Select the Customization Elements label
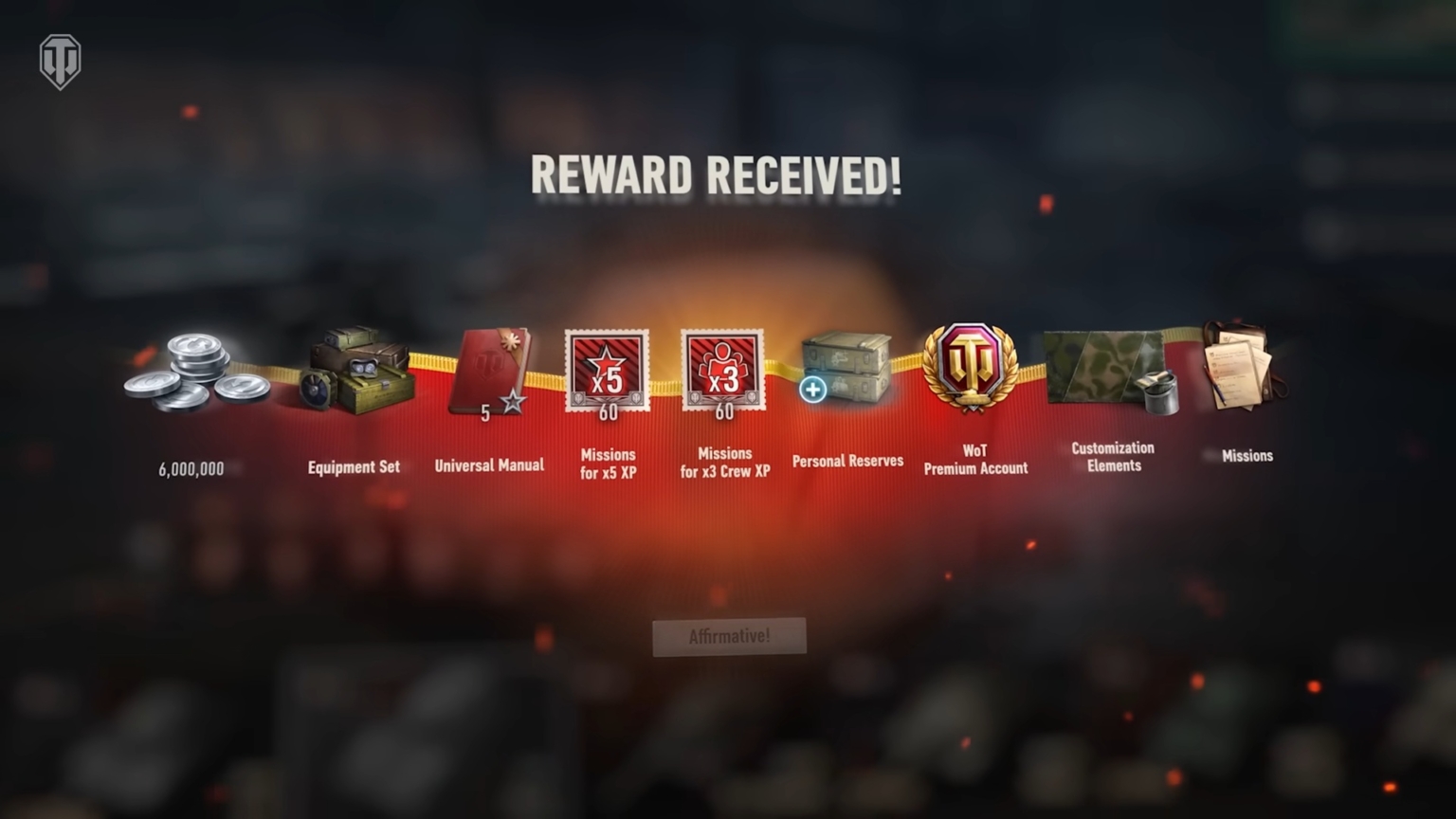Image resolution: width=1456 pixels, height=819 pixels. point(1112,455)
